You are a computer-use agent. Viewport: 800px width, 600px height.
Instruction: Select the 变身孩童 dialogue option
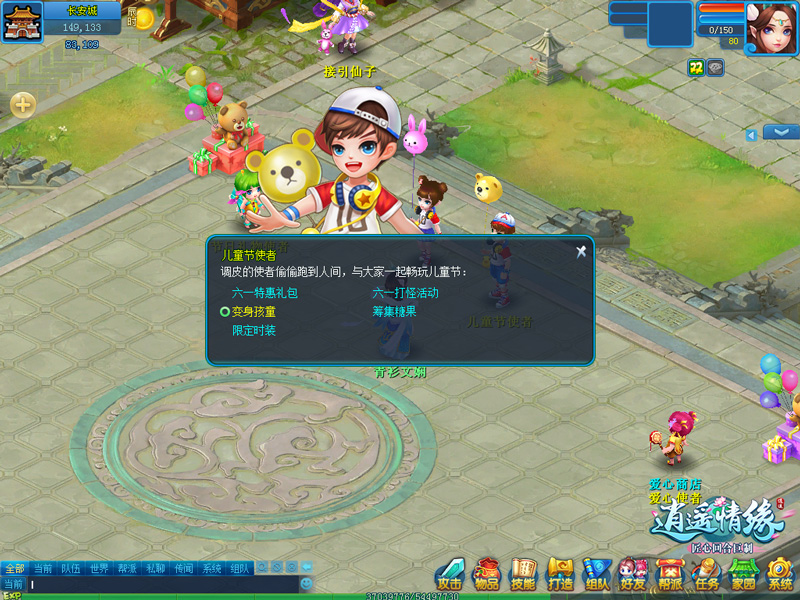click(x=253, y=312)
